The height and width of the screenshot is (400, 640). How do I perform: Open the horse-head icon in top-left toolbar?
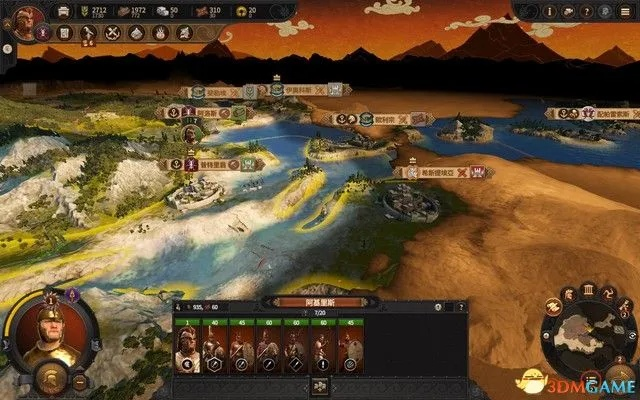click(88, 32)
